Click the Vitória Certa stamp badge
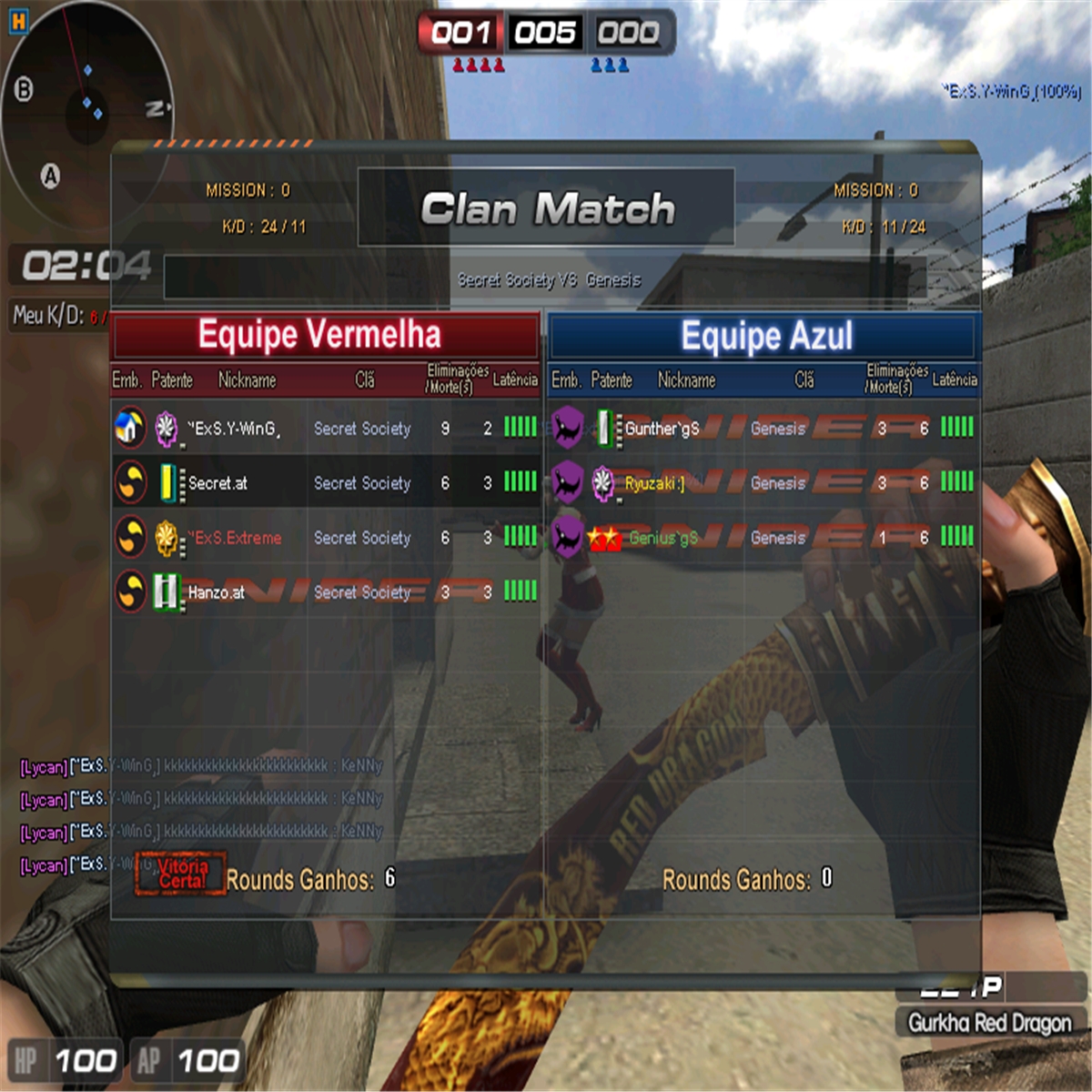The width and height of the screenshot is (1092, 1092). [x=181, y=874]
